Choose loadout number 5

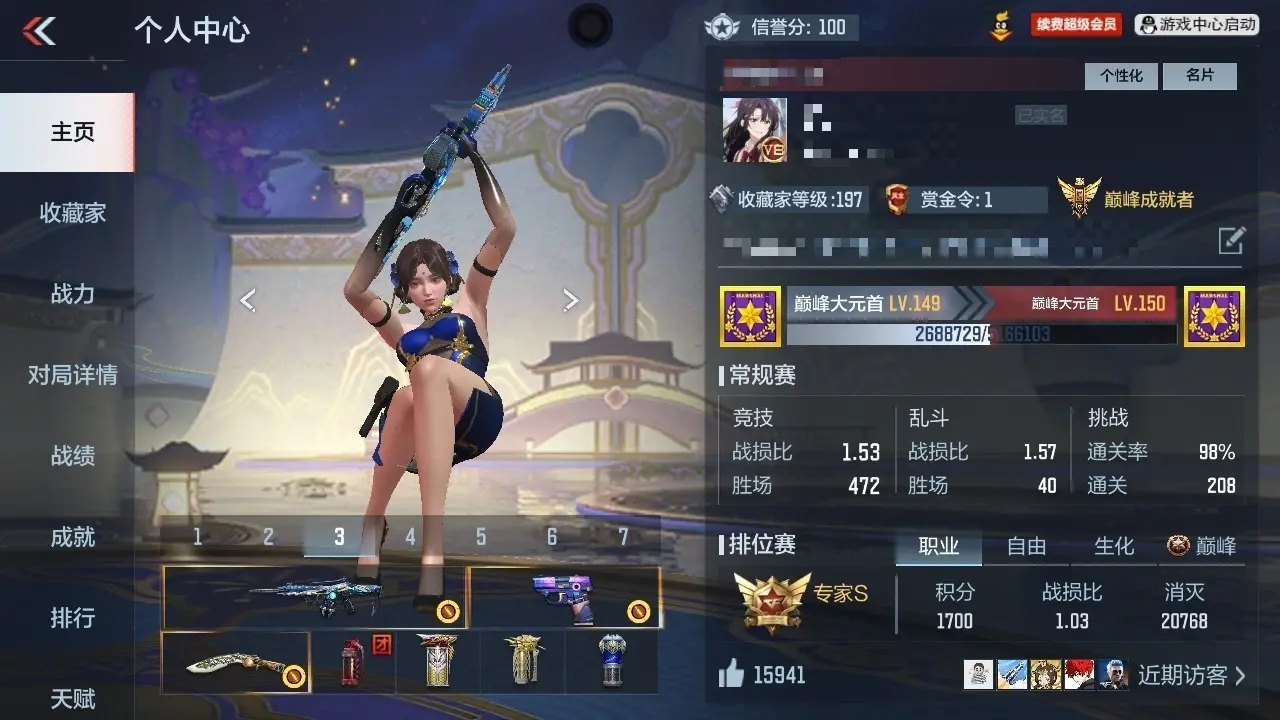pyautogui.click(x=481, y=537)
